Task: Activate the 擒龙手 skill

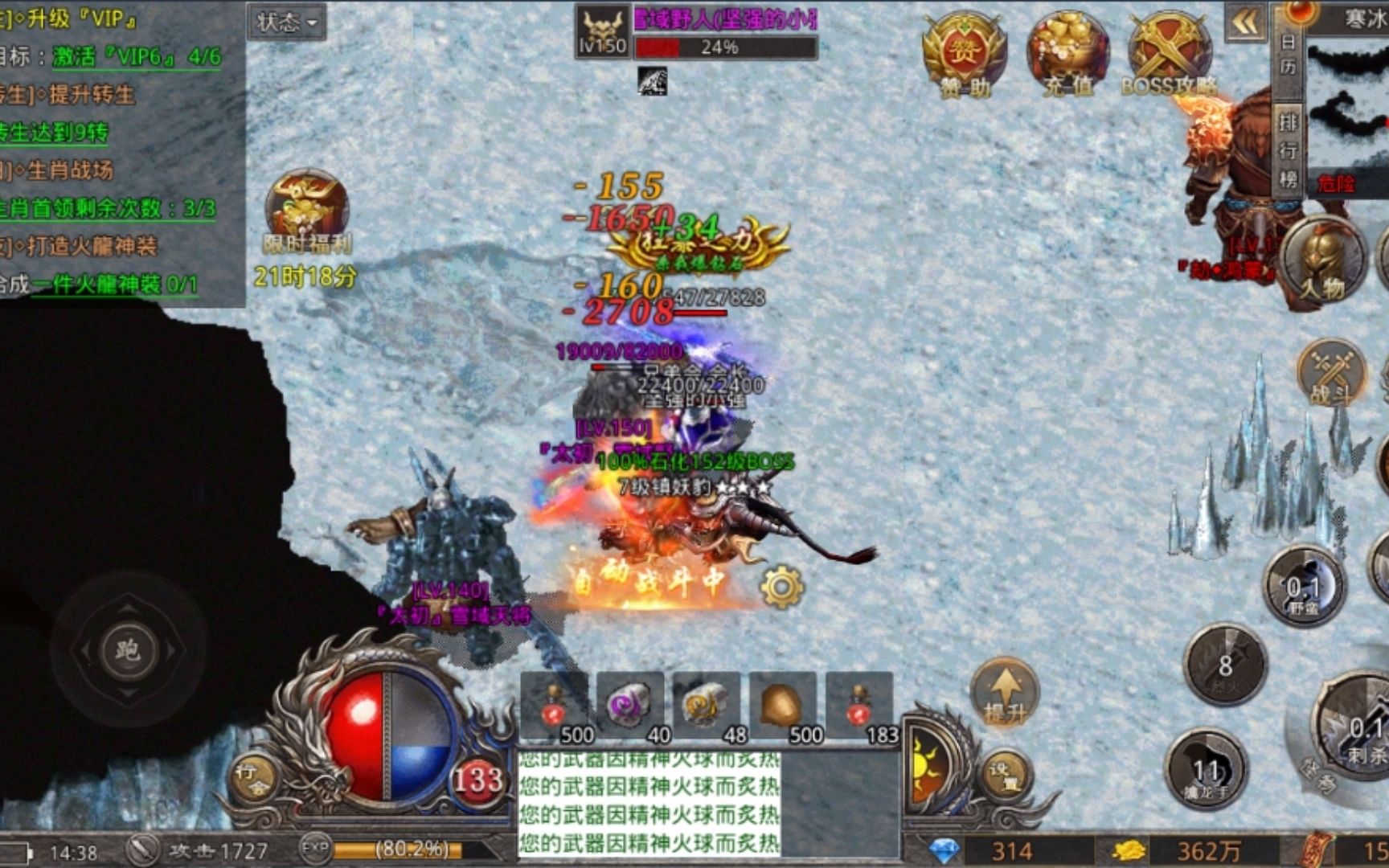Action: pyautogui.click(x=1206, y=770)
